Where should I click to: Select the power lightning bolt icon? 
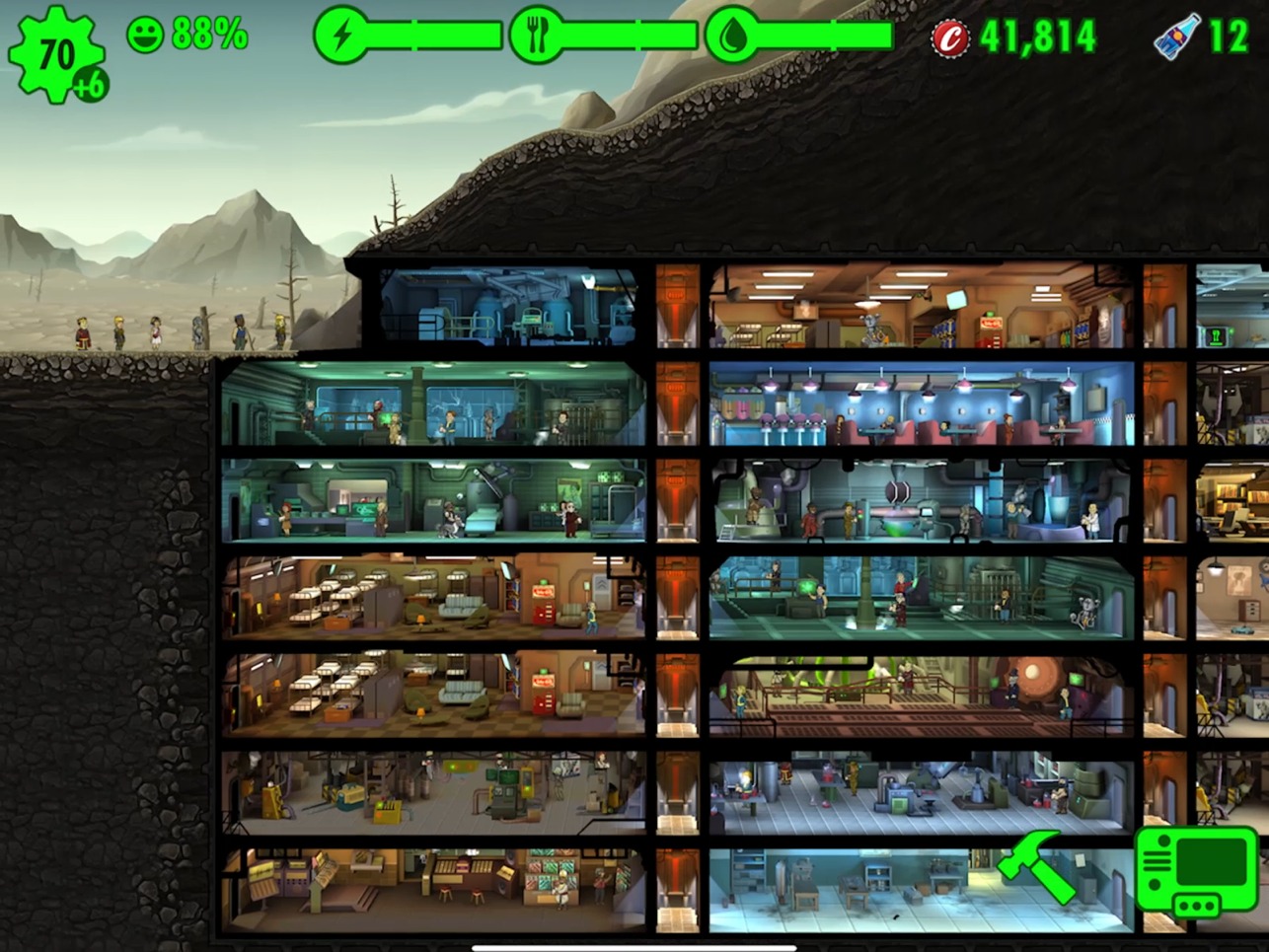340,34
